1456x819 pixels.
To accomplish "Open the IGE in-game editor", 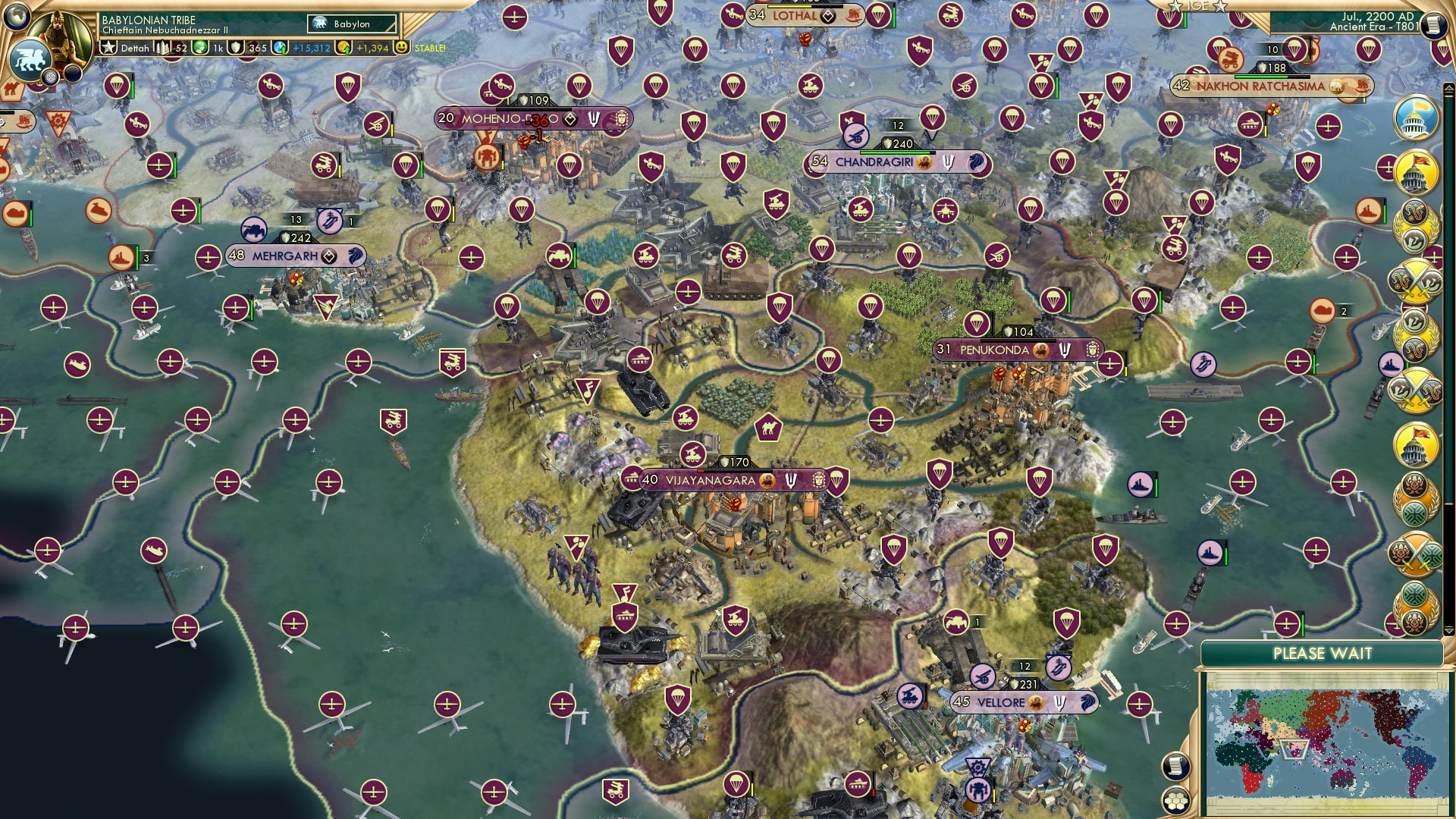I will (x=1198, y=7).
